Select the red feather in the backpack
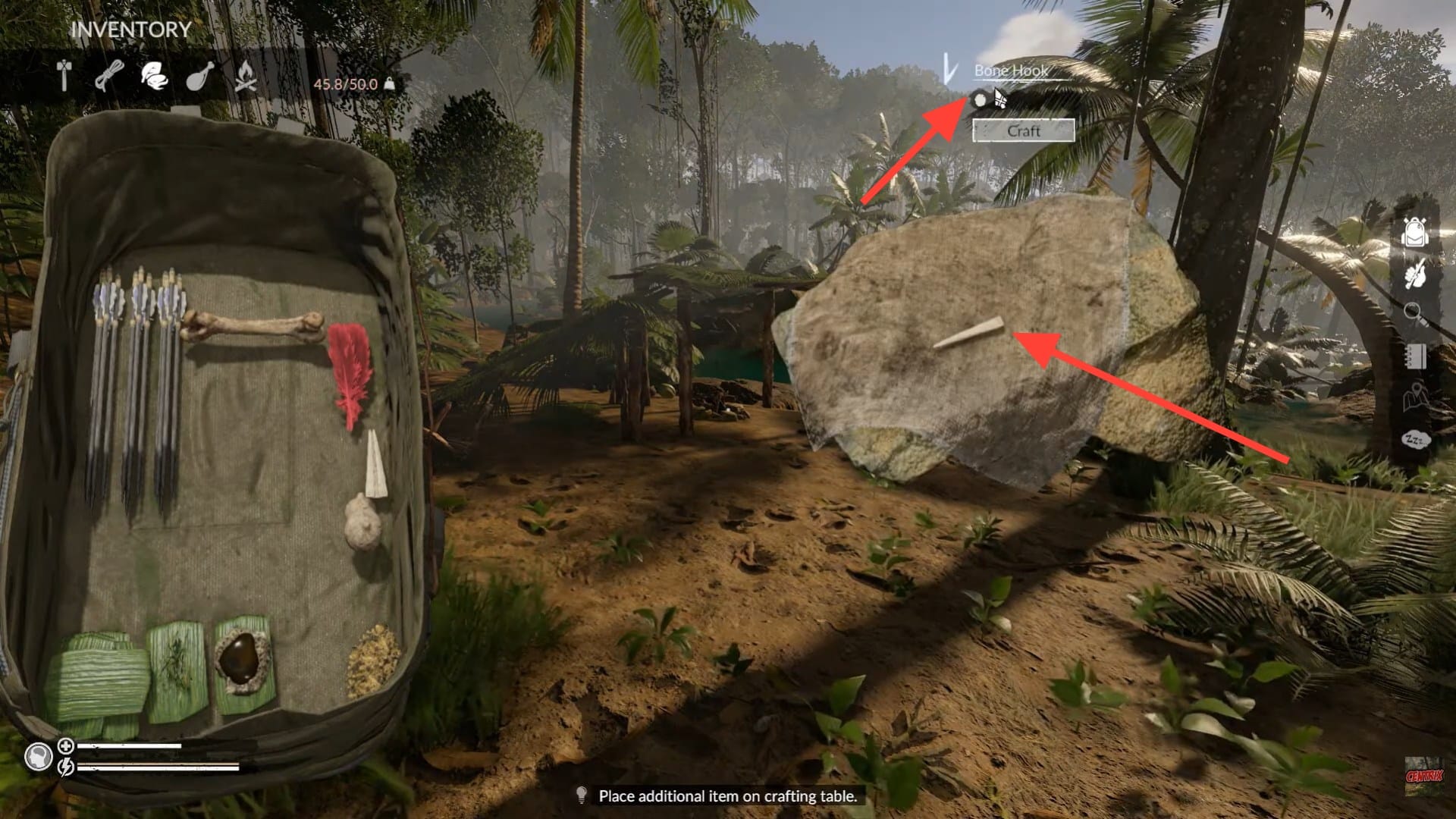The width and height of the screenshot is (1456, 819). pos(350,372)
